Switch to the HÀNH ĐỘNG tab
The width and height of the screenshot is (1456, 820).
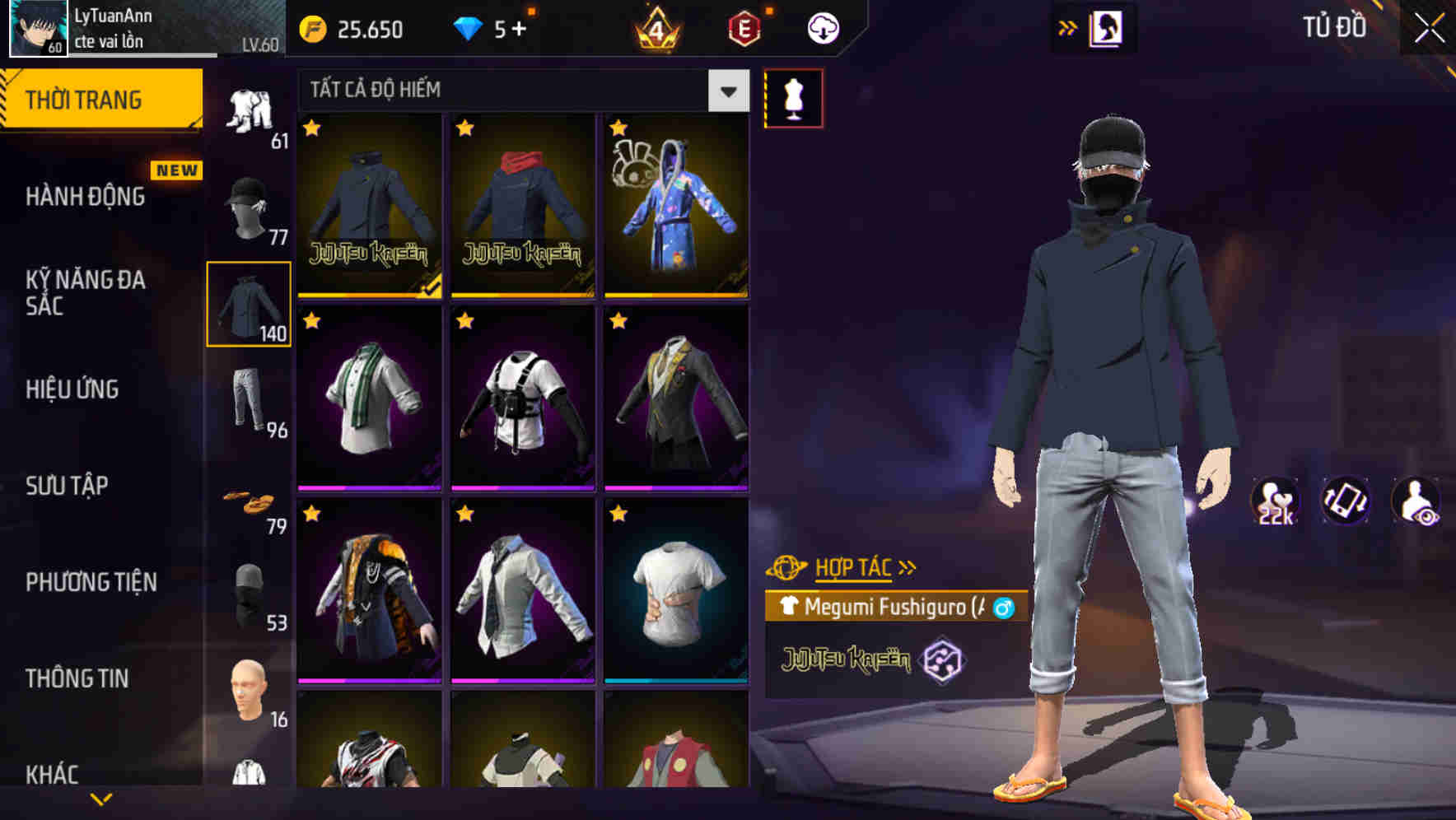tap(85, 196)
